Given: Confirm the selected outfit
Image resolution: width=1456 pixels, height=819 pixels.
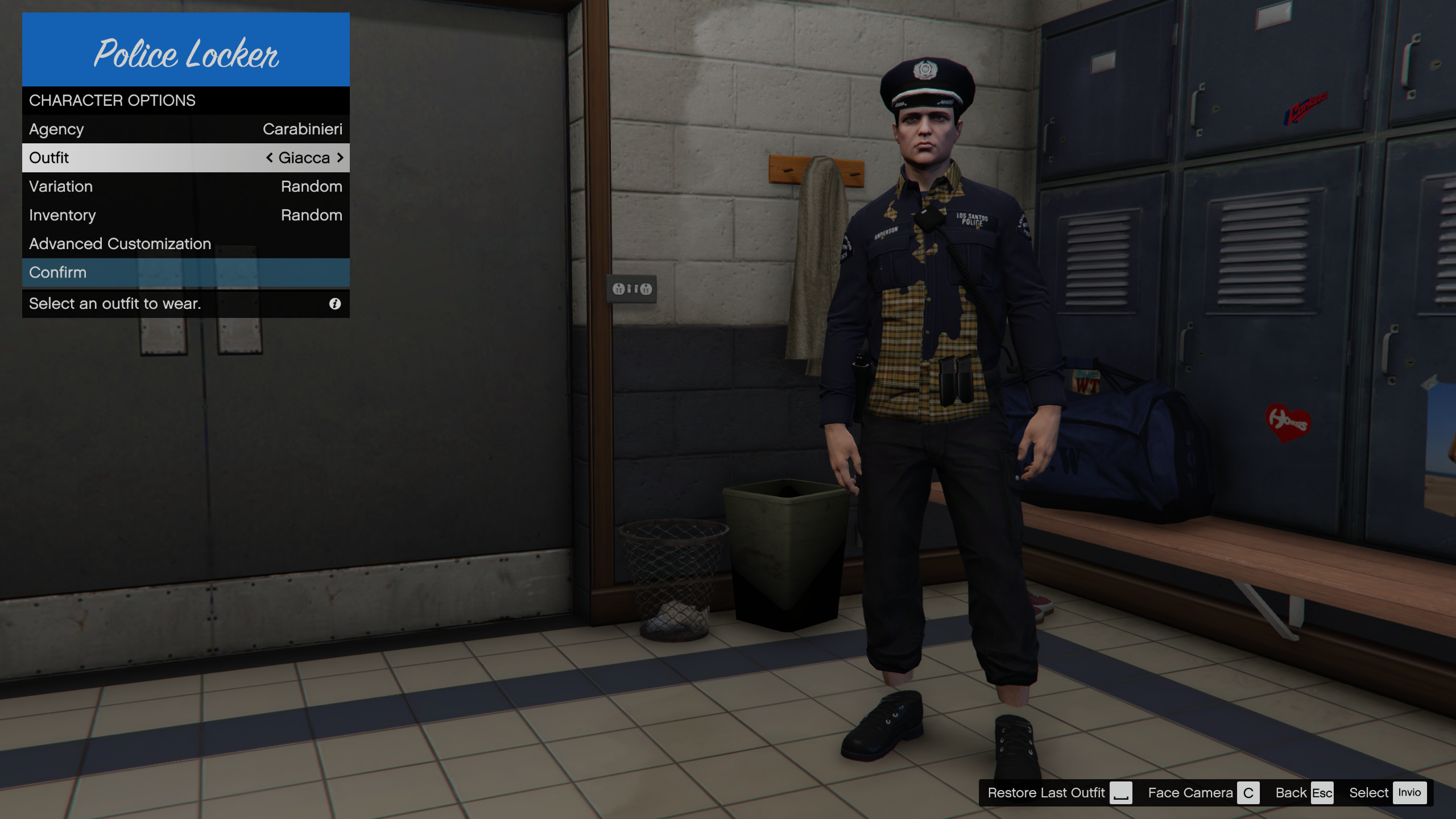Looking at the screenshot, I should 185,272.
